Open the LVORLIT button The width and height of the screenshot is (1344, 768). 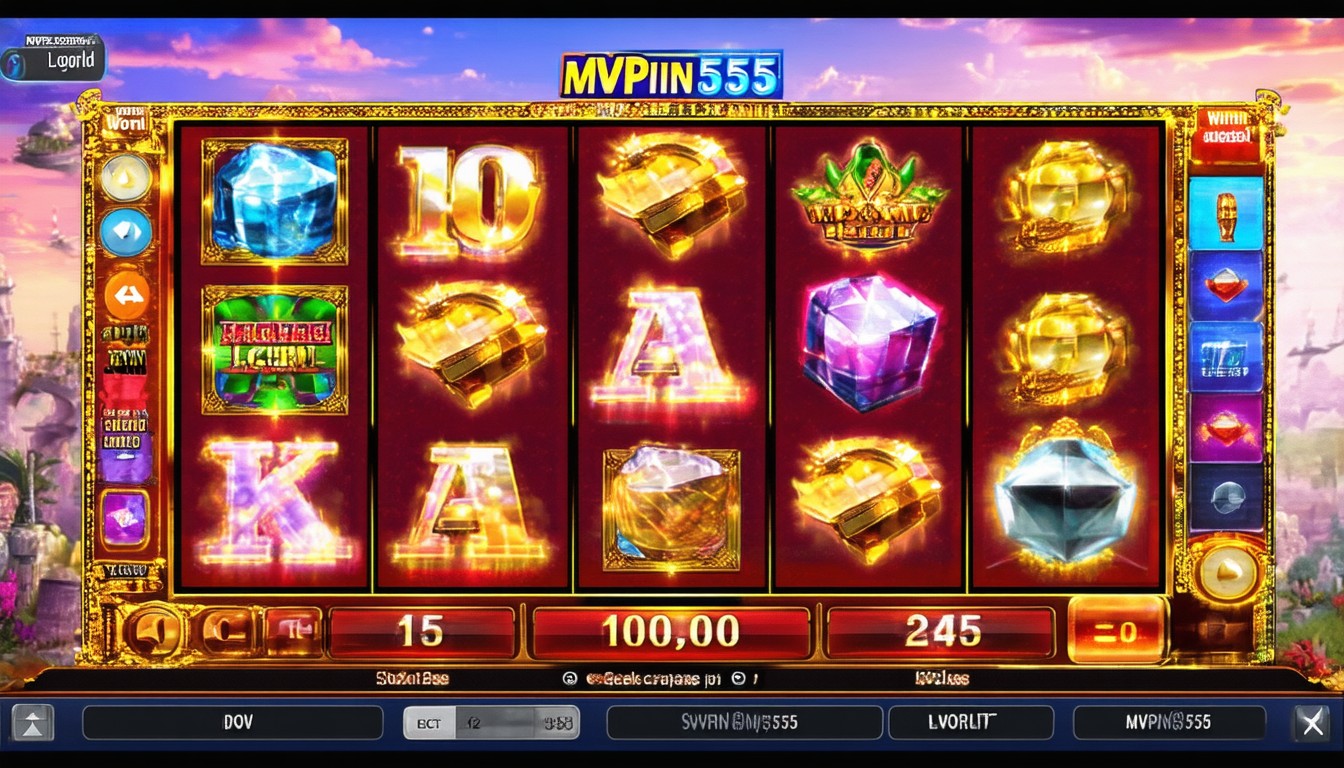coord(970,722)
